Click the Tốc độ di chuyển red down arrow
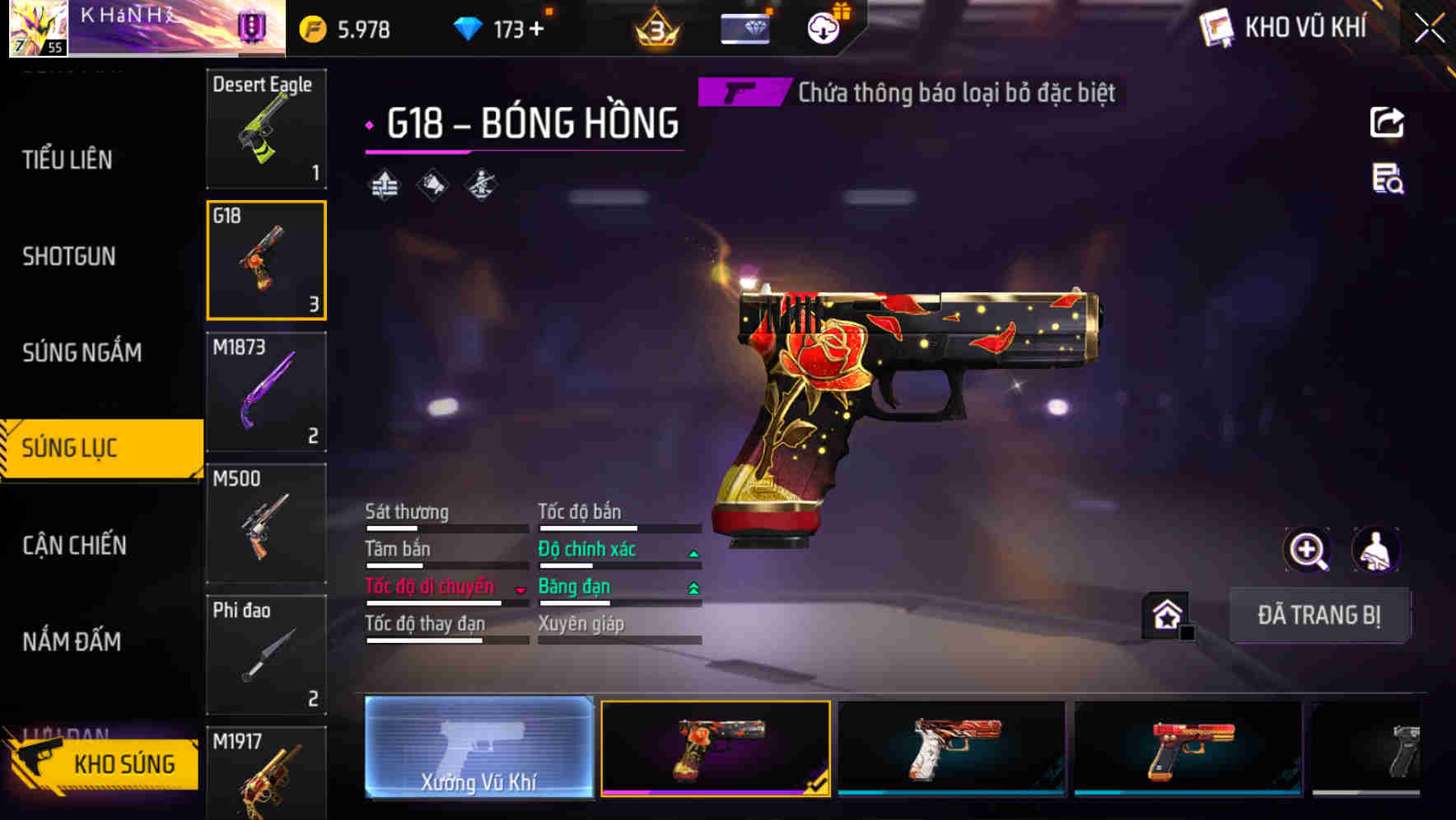The height and width of the screenshot is (820, 1456). 520,589
